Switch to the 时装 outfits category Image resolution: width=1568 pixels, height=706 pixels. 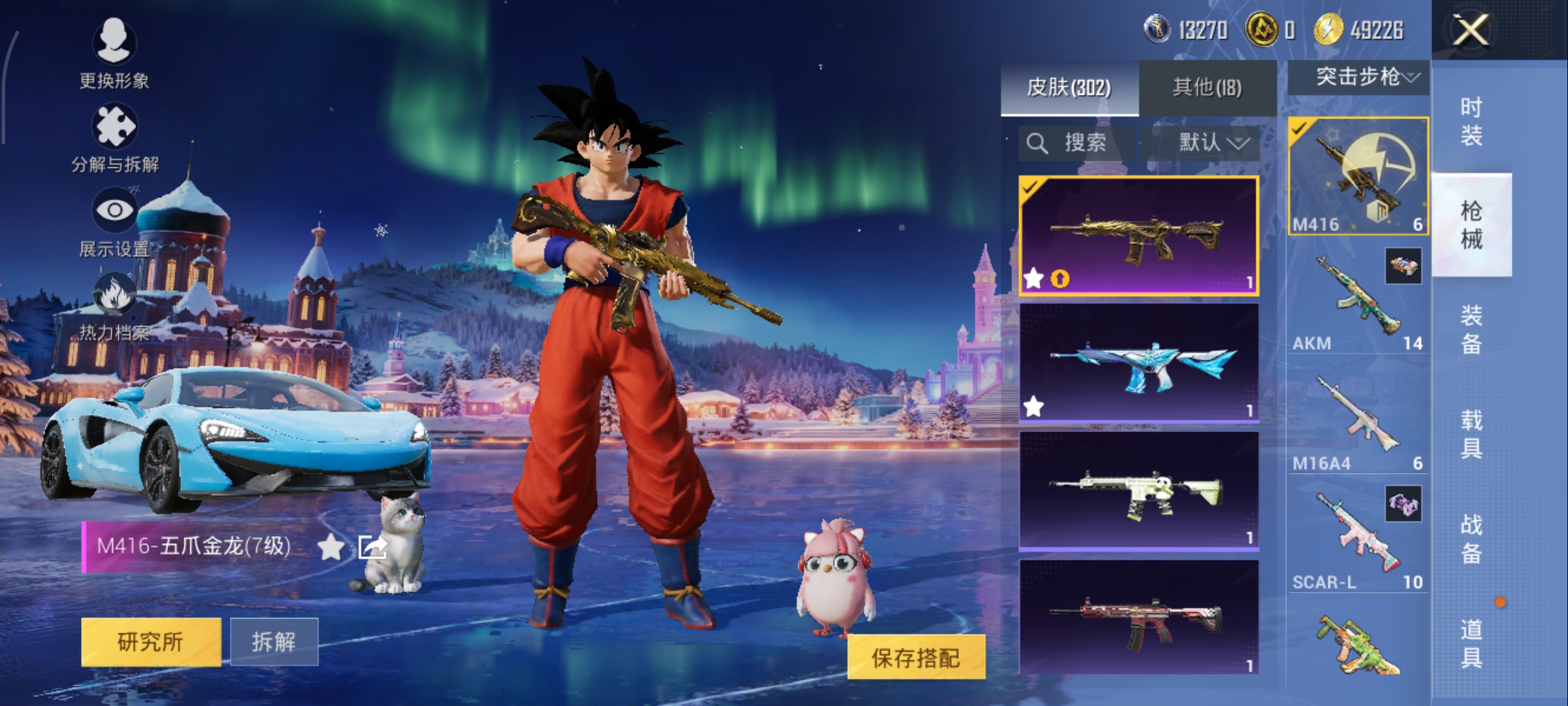coord(1471,121)
